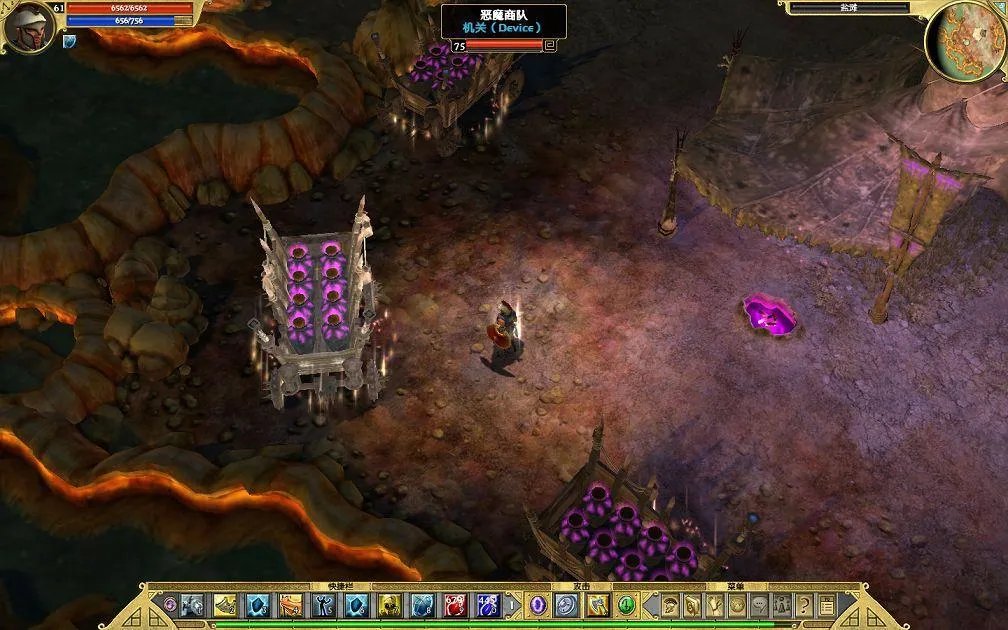The image size is (1008, 630).
Task: Activate the armored knight skill in slot 1
Action: (x=192, y=605)
